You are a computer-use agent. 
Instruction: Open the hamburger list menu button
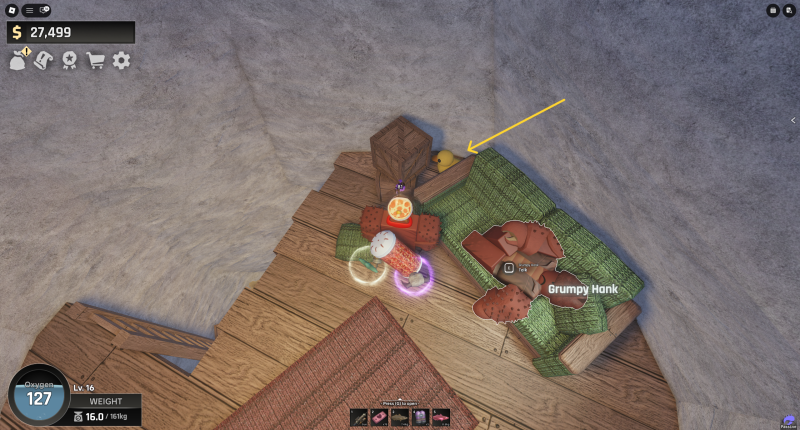tap(29, 10)
